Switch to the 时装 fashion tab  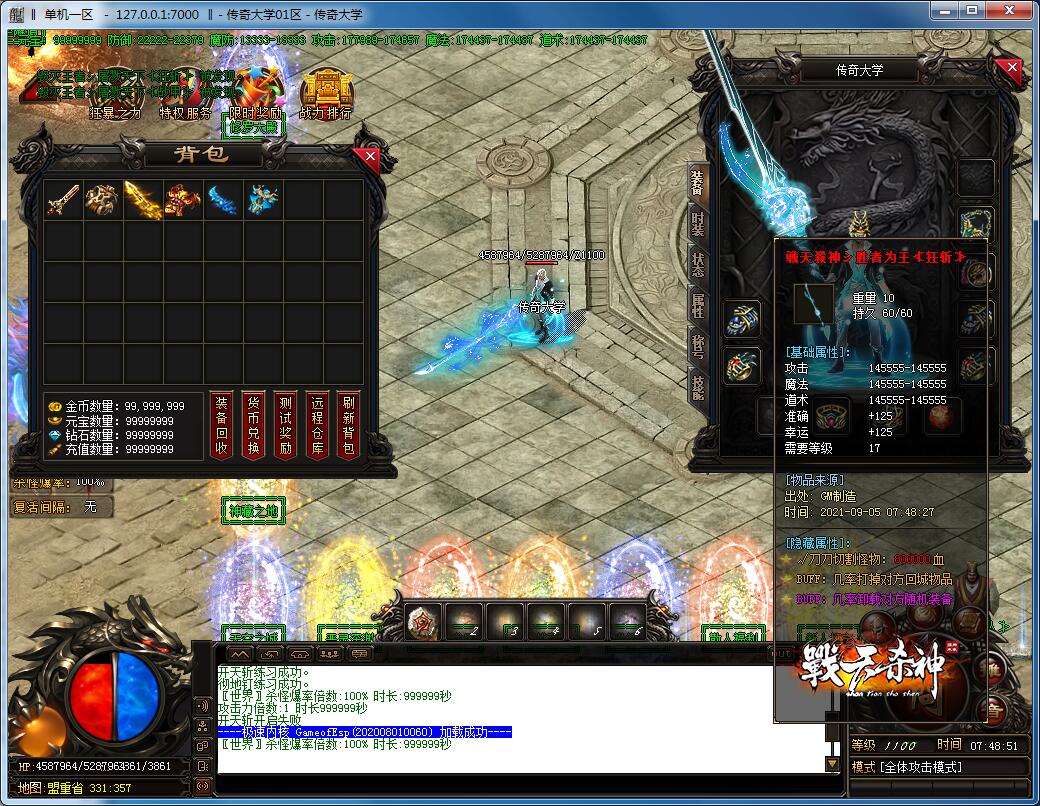(698, 224)
